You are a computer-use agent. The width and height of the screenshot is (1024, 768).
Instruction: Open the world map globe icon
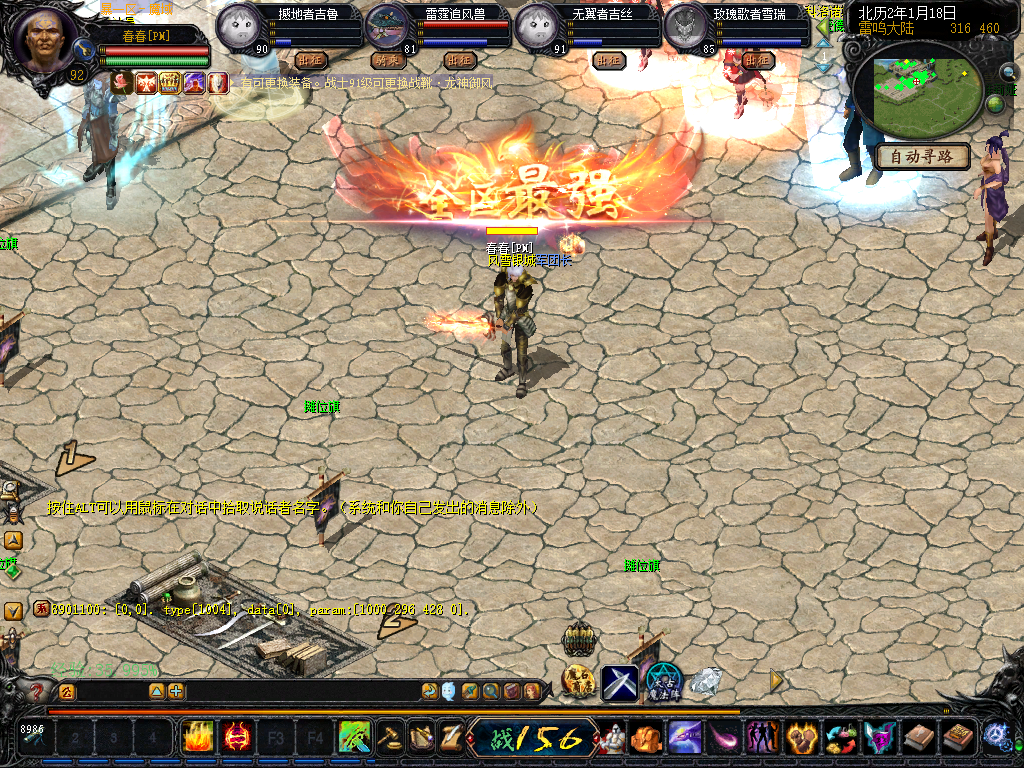coord(996,103)
